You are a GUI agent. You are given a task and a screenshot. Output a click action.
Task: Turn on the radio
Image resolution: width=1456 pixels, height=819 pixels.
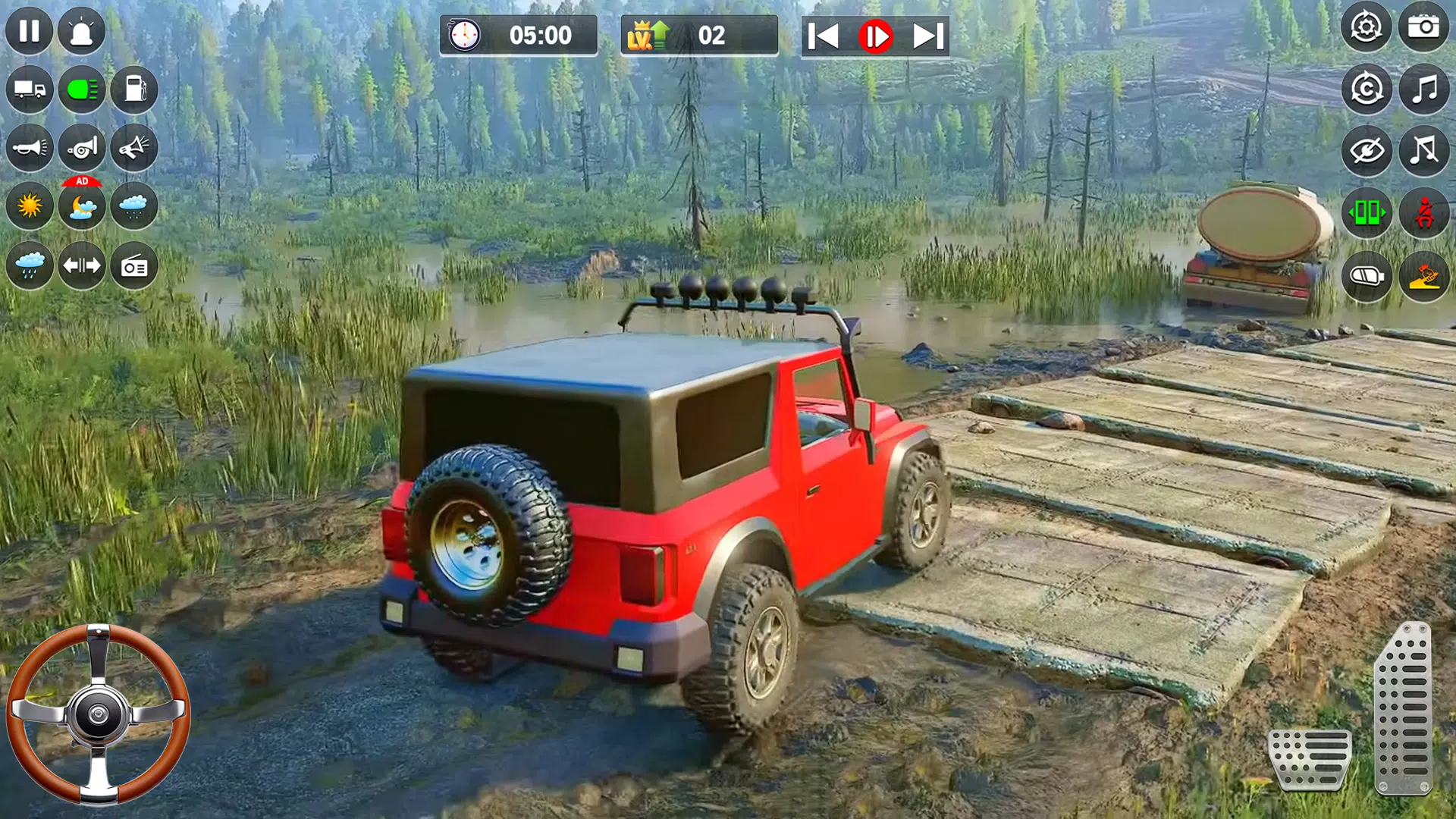point(135,265)
